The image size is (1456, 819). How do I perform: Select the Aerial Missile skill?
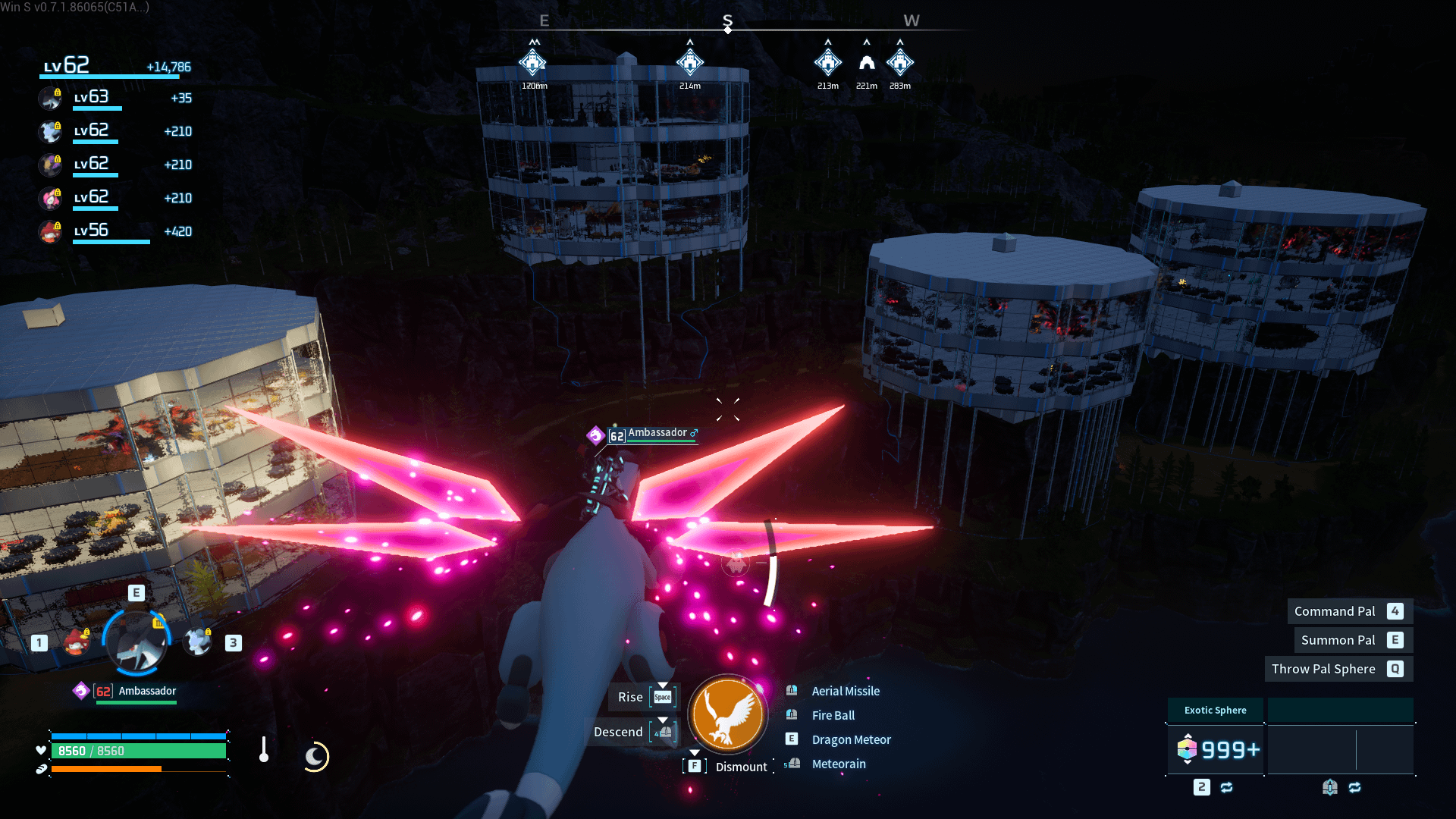coord(845,691)
